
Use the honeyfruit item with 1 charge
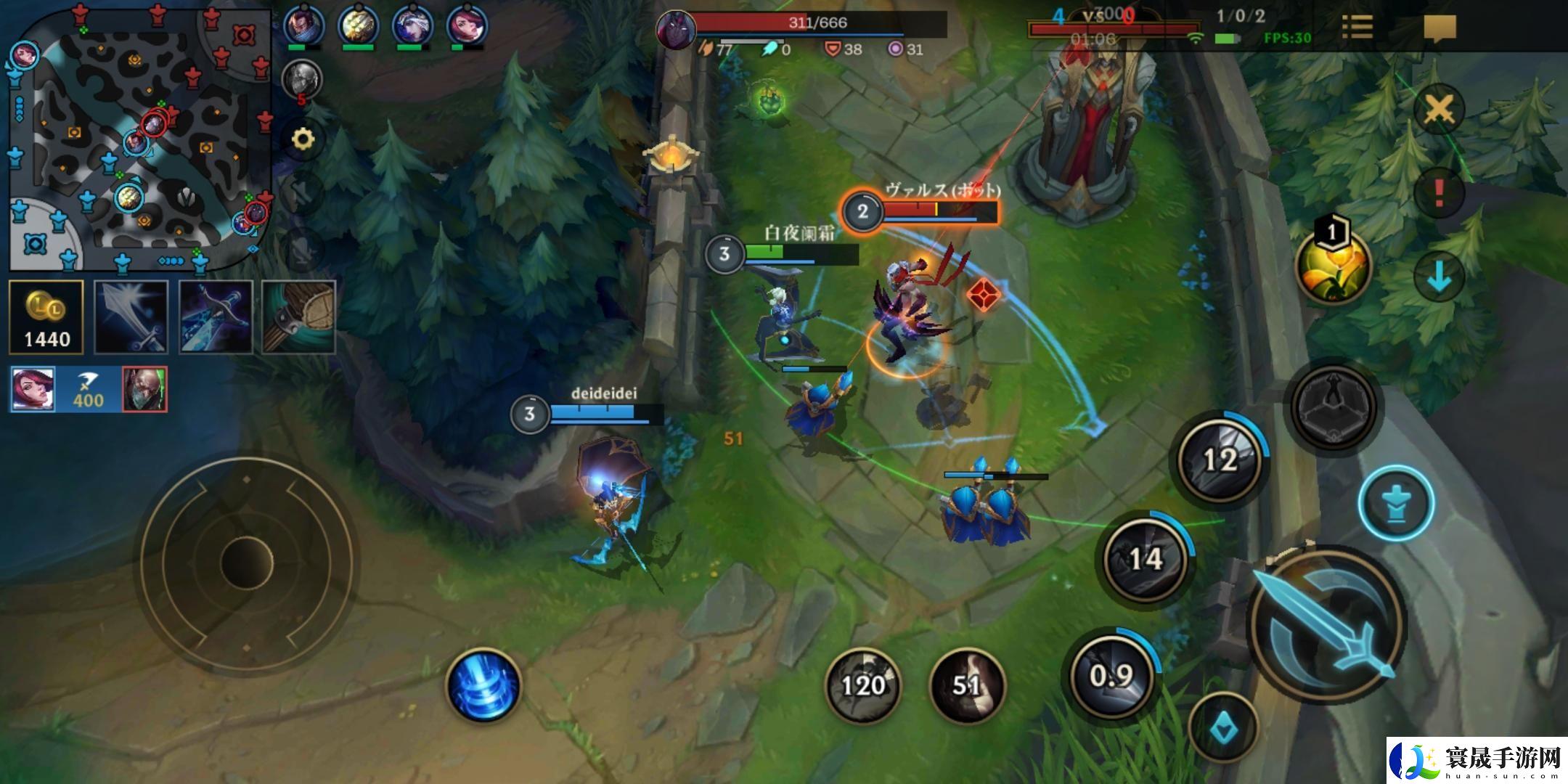(1333, 266)
